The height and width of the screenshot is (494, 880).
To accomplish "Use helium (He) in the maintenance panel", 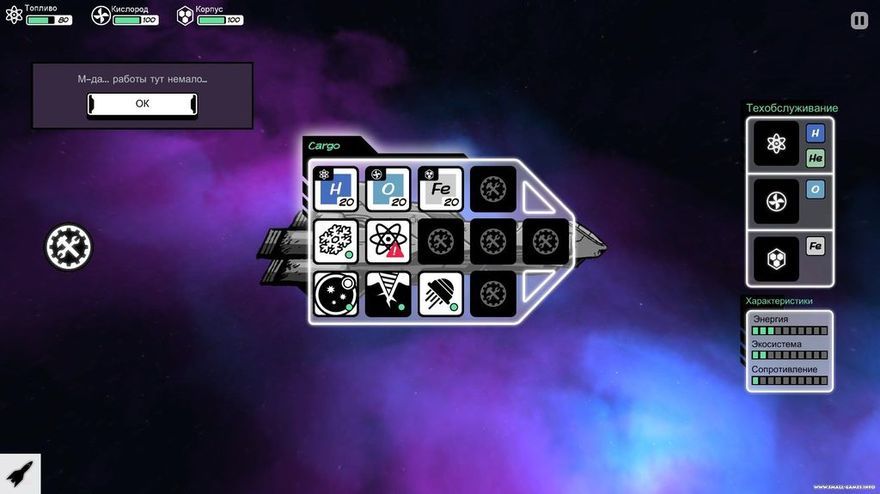I will click(x=815, y=158).
